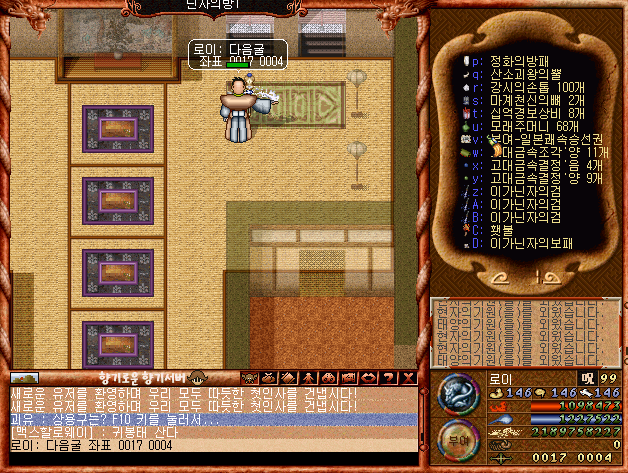Image resolution: width=628 pixels, height=473 pixels.
Task: Click the double-arrow toolbar icon
Action: pos(370,378)
